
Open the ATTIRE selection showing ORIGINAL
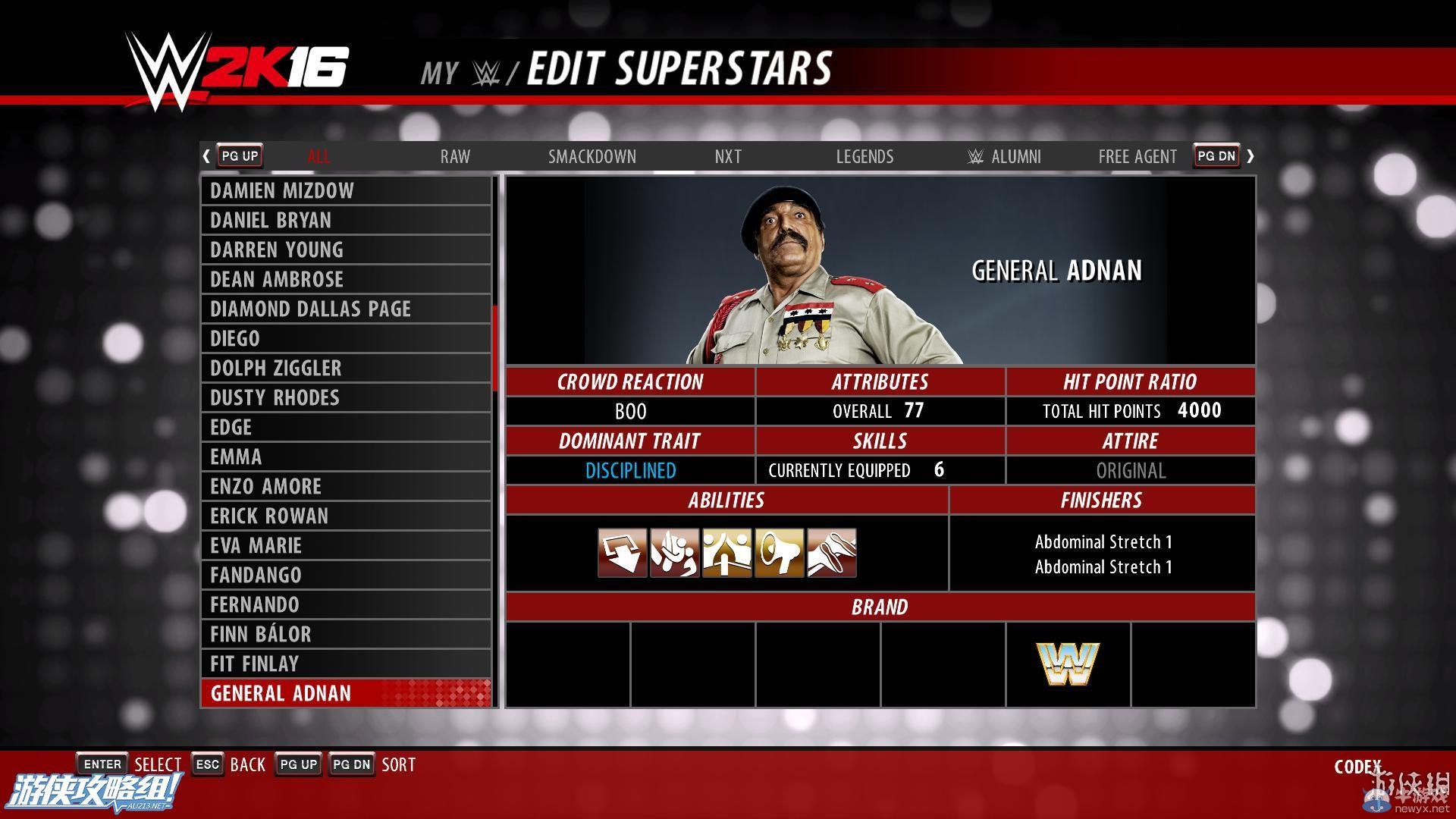pyautogui.click(x=1131, y=470)
